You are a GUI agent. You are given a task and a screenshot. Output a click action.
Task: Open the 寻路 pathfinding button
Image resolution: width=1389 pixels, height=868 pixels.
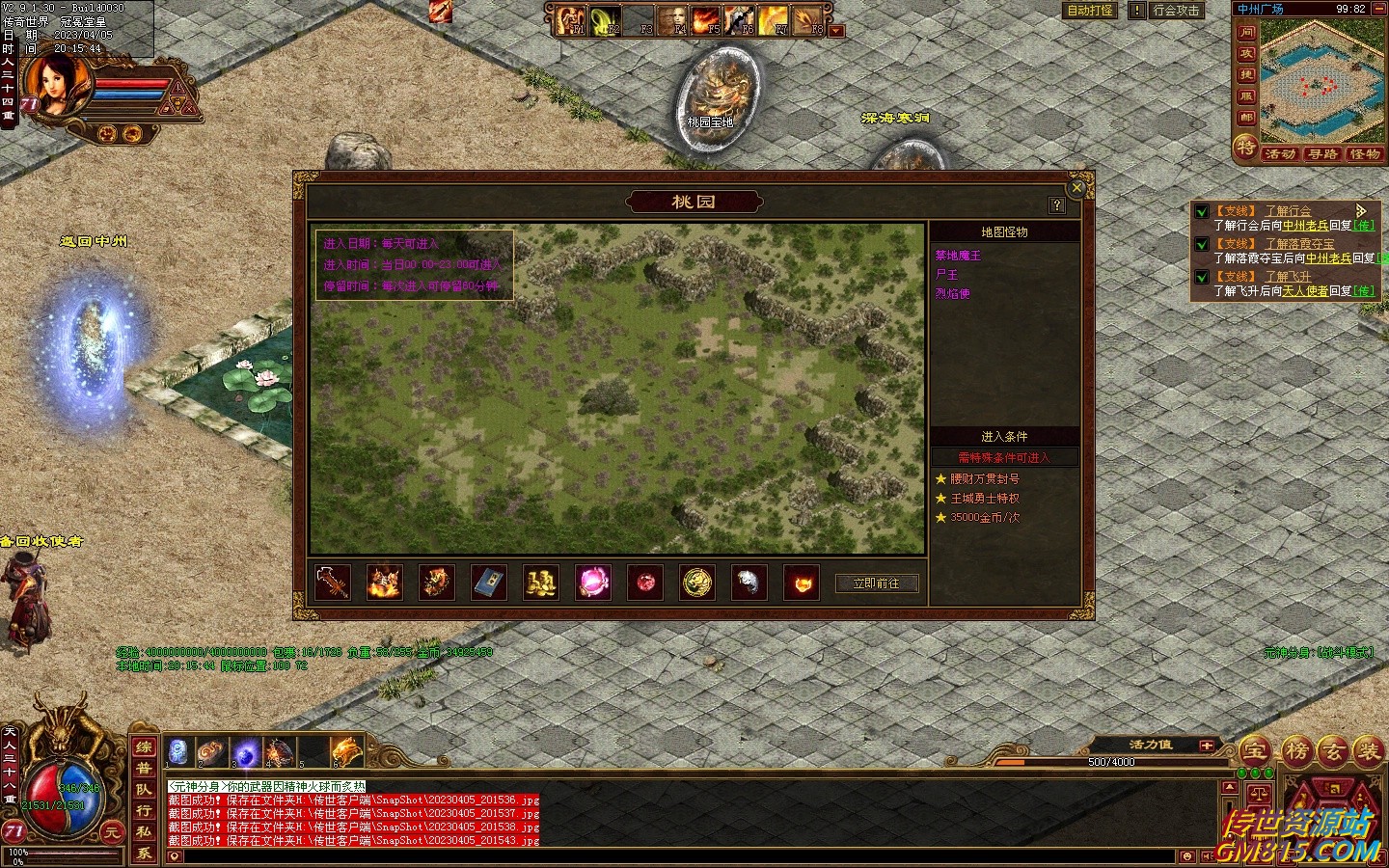tap(1322, 154)
